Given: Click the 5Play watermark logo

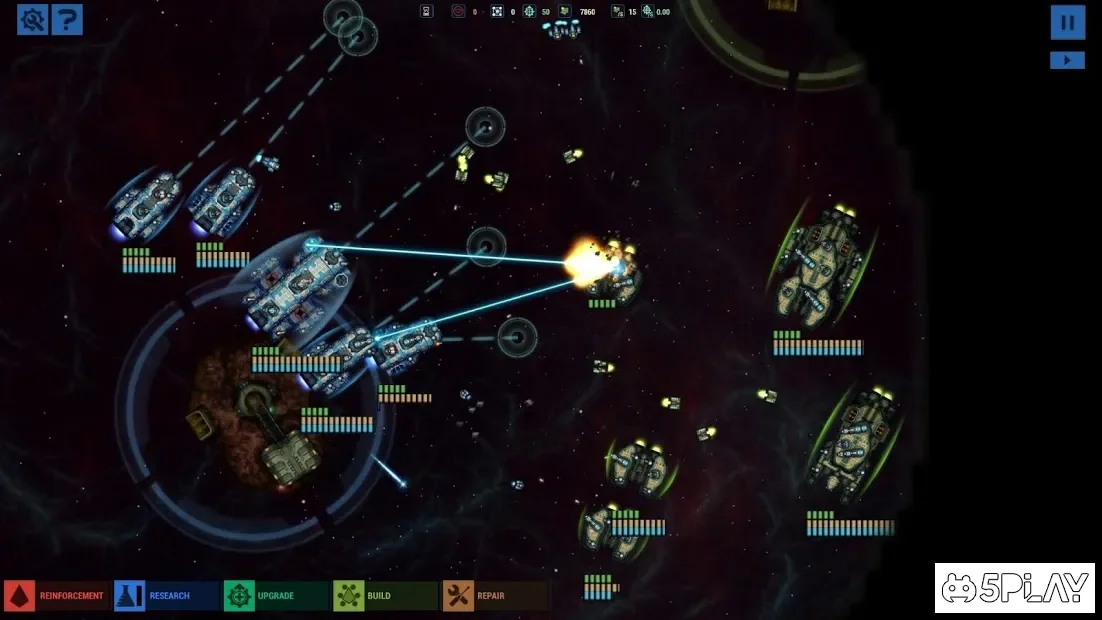Looking at the screenshot, I should coord(1014,588).
